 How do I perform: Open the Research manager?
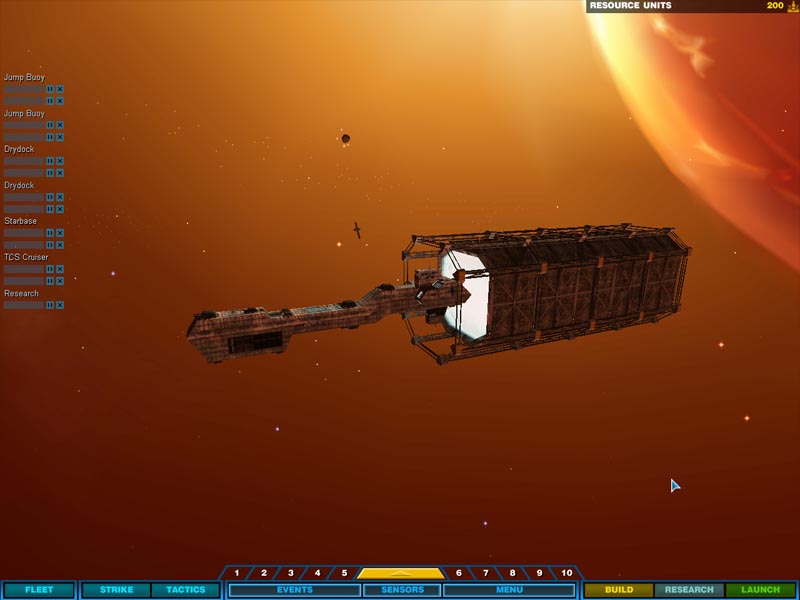pyautogui.click(x=689, y=590)
